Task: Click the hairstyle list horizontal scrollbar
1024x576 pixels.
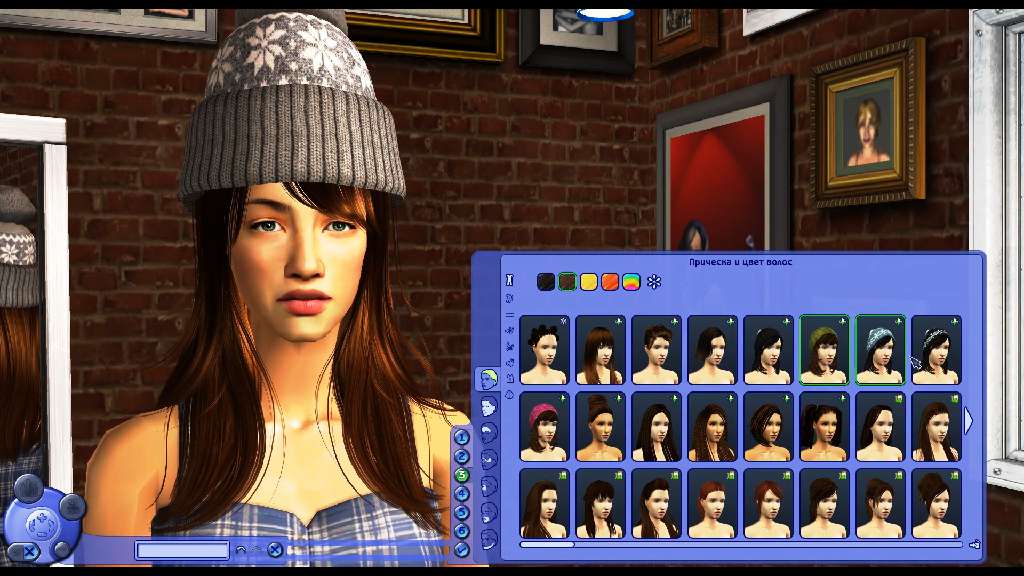Action: pyautogui.click(x=547, y=544)
